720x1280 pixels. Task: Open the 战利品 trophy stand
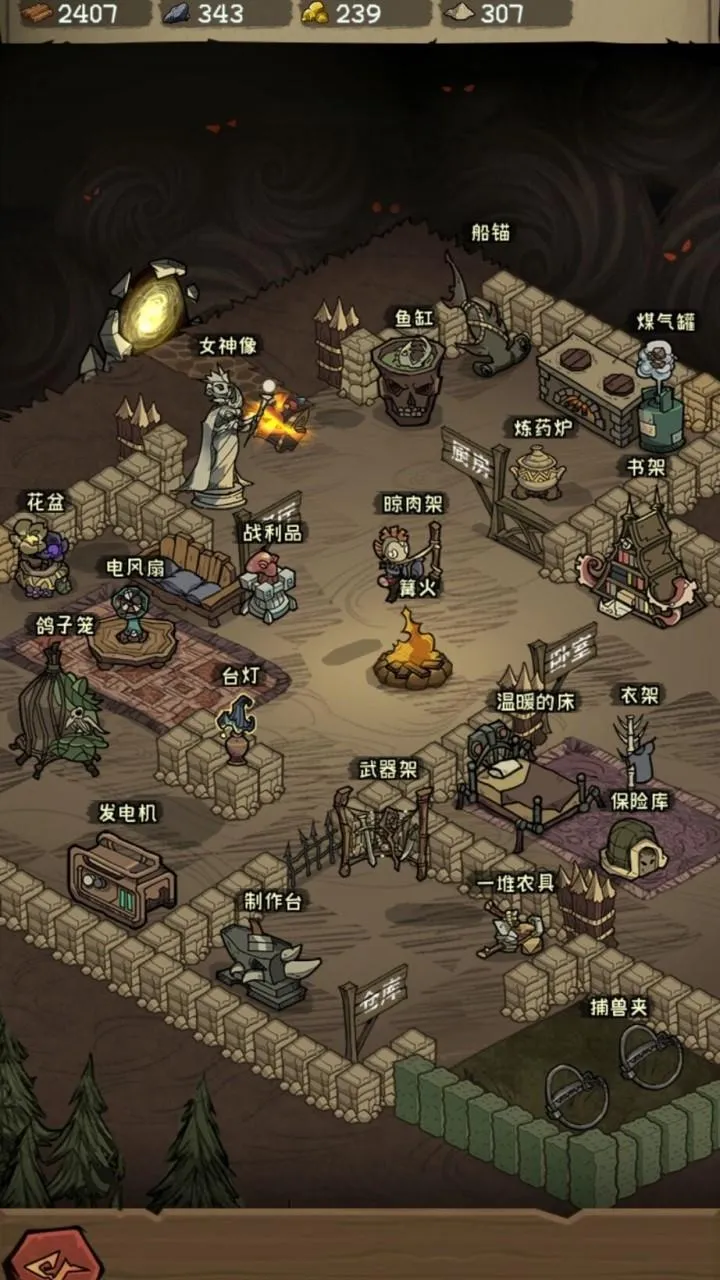(267, 585)
